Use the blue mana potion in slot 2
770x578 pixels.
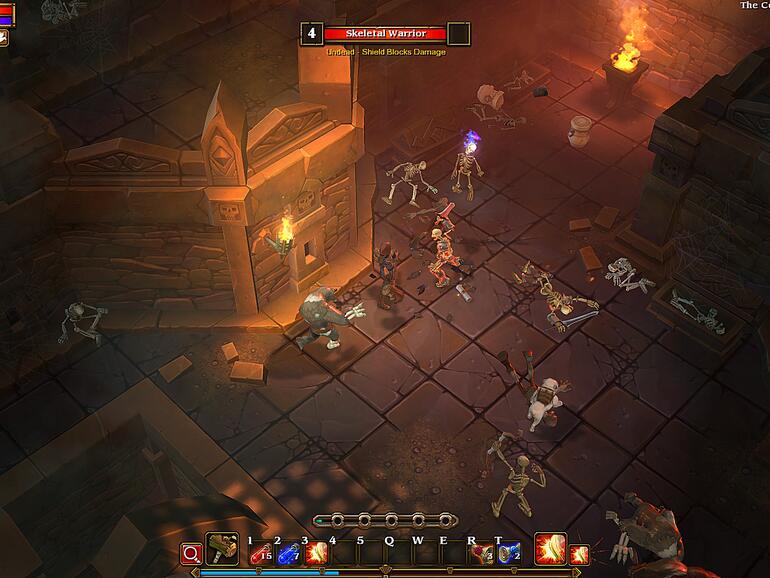[288, 552]
